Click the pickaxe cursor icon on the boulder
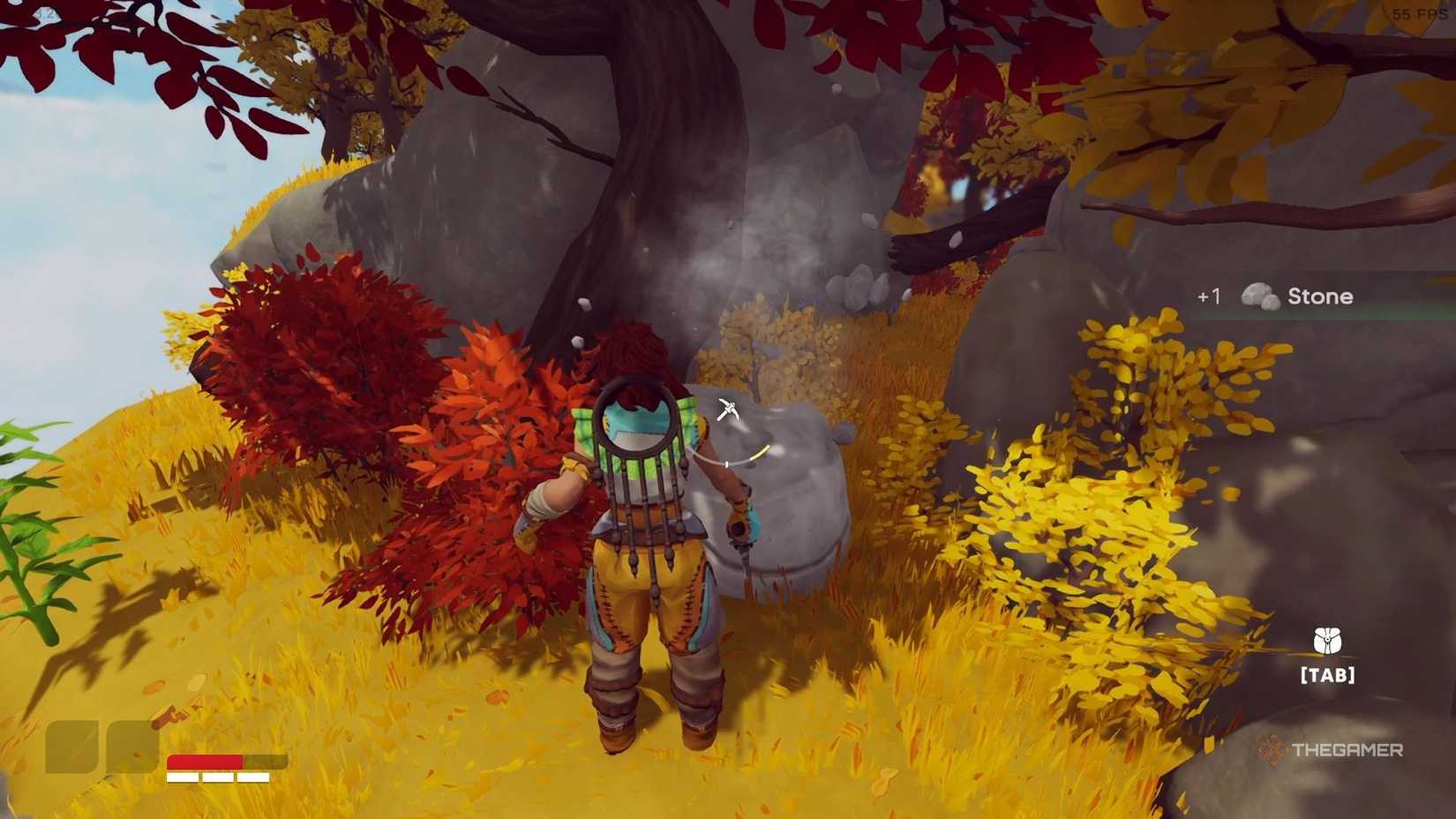This screenshot has width=1456, height=819. click(729, 407)
